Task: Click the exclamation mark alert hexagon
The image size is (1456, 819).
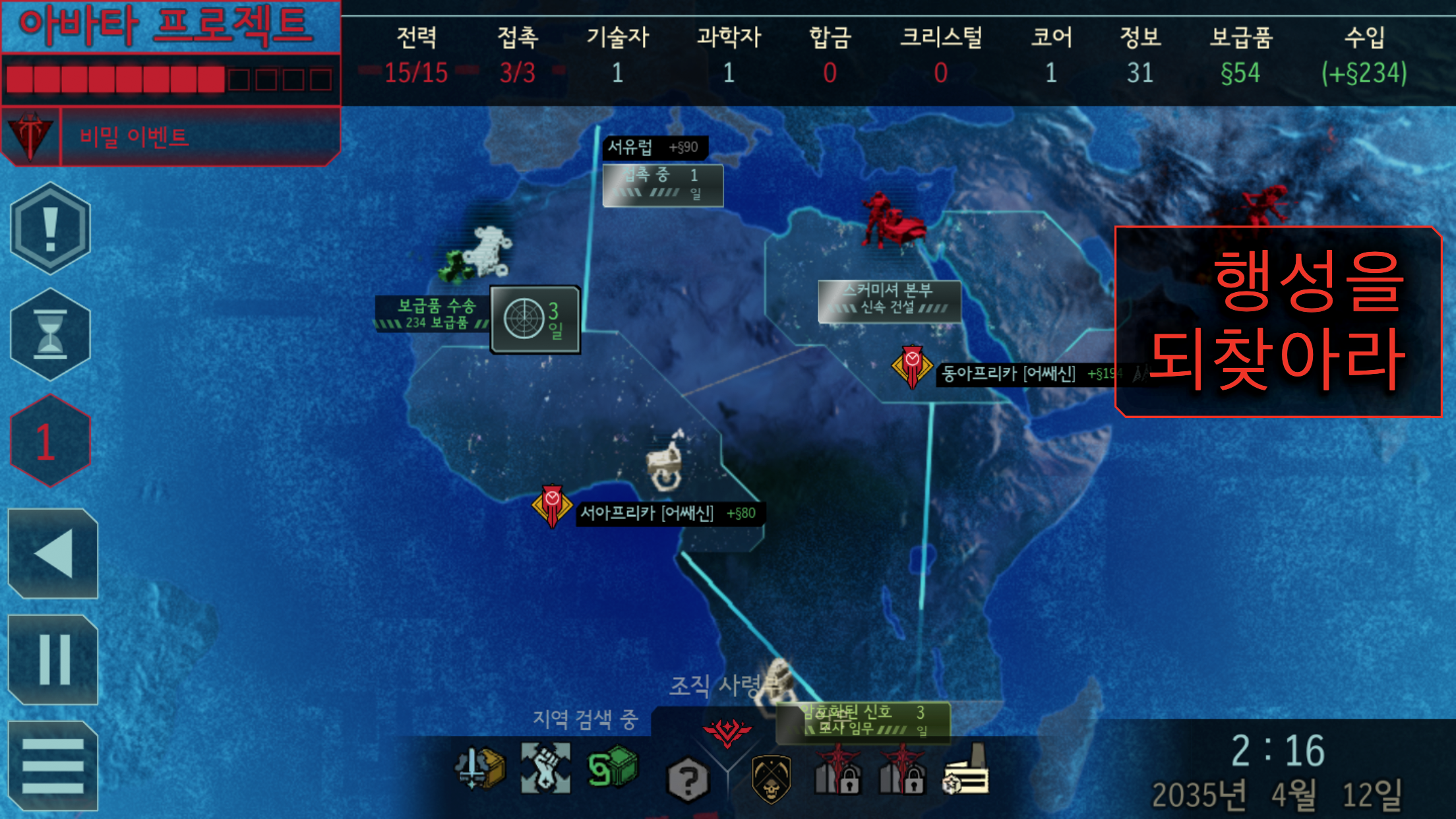Action: click(x=50, y=228)
